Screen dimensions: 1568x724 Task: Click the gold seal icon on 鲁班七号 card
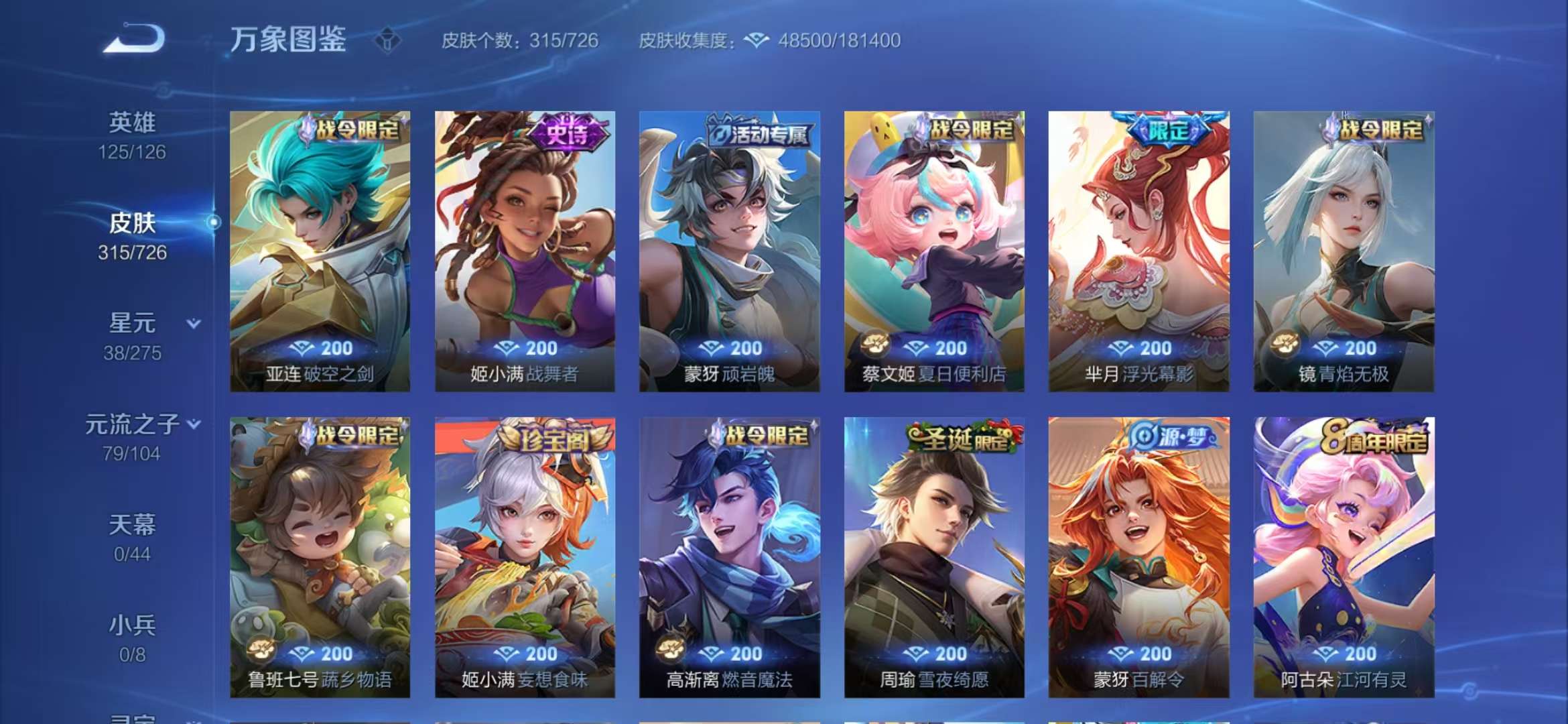(261, 650)
